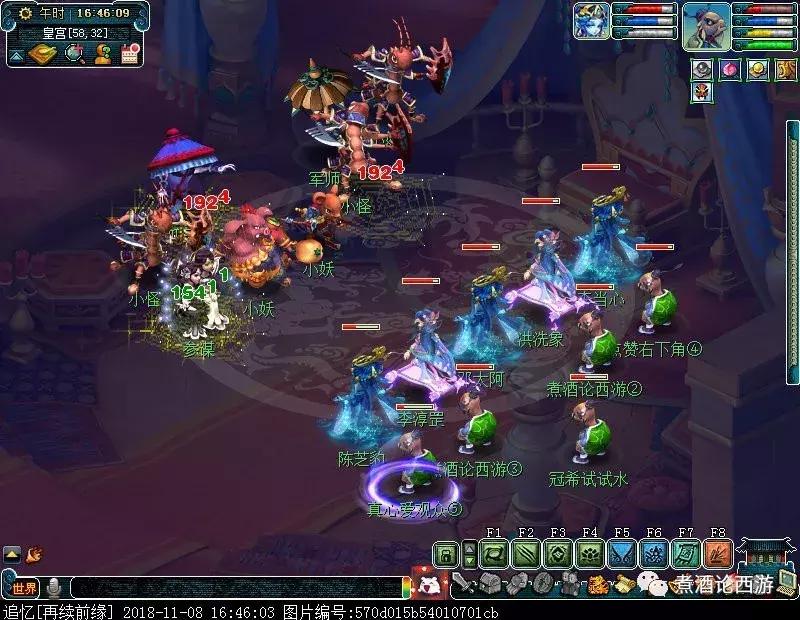This screenshot has height=620, width=800.
Task: Select the pet portrait avatar
Action: pyautogui.click(x=591, y=21)
